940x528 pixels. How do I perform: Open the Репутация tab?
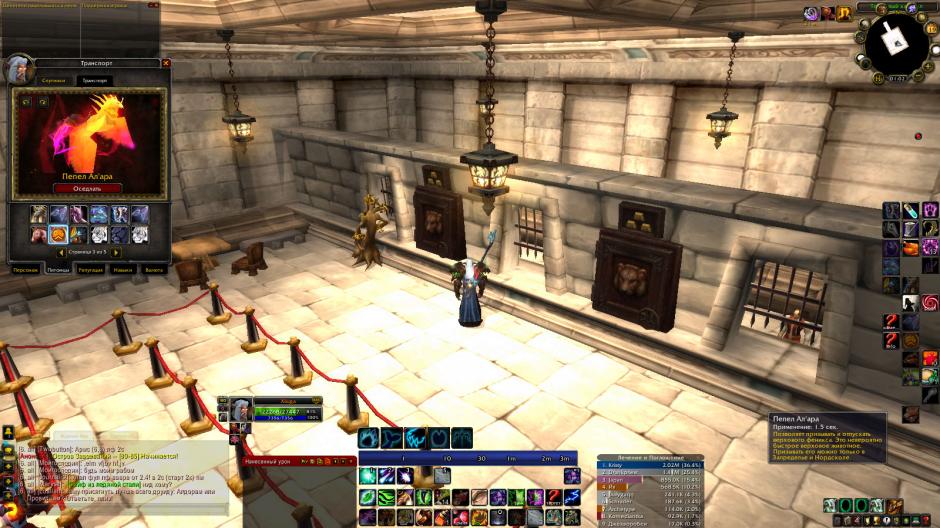[x=92, y=270]
